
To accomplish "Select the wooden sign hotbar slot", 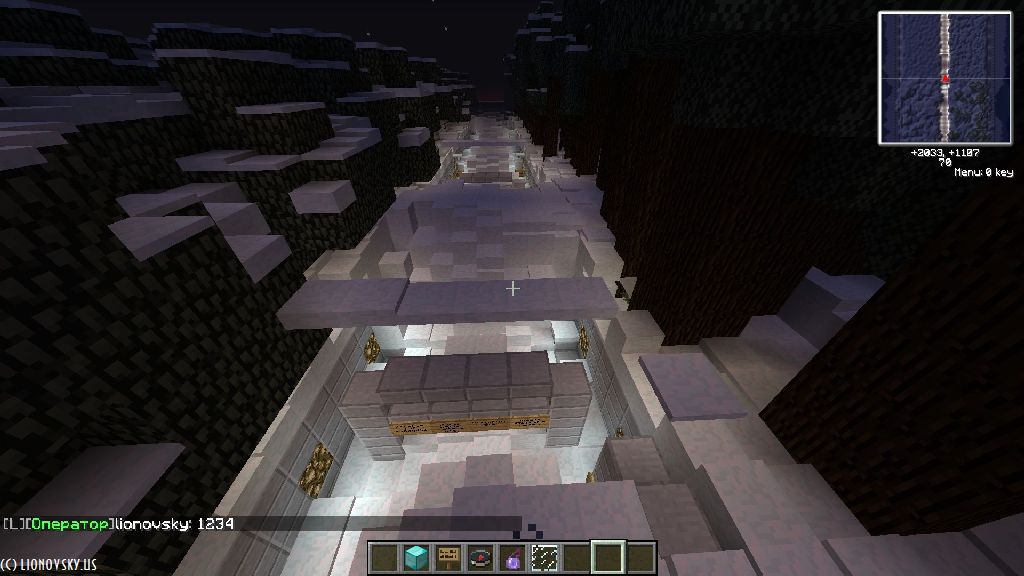I will [448, 558].
